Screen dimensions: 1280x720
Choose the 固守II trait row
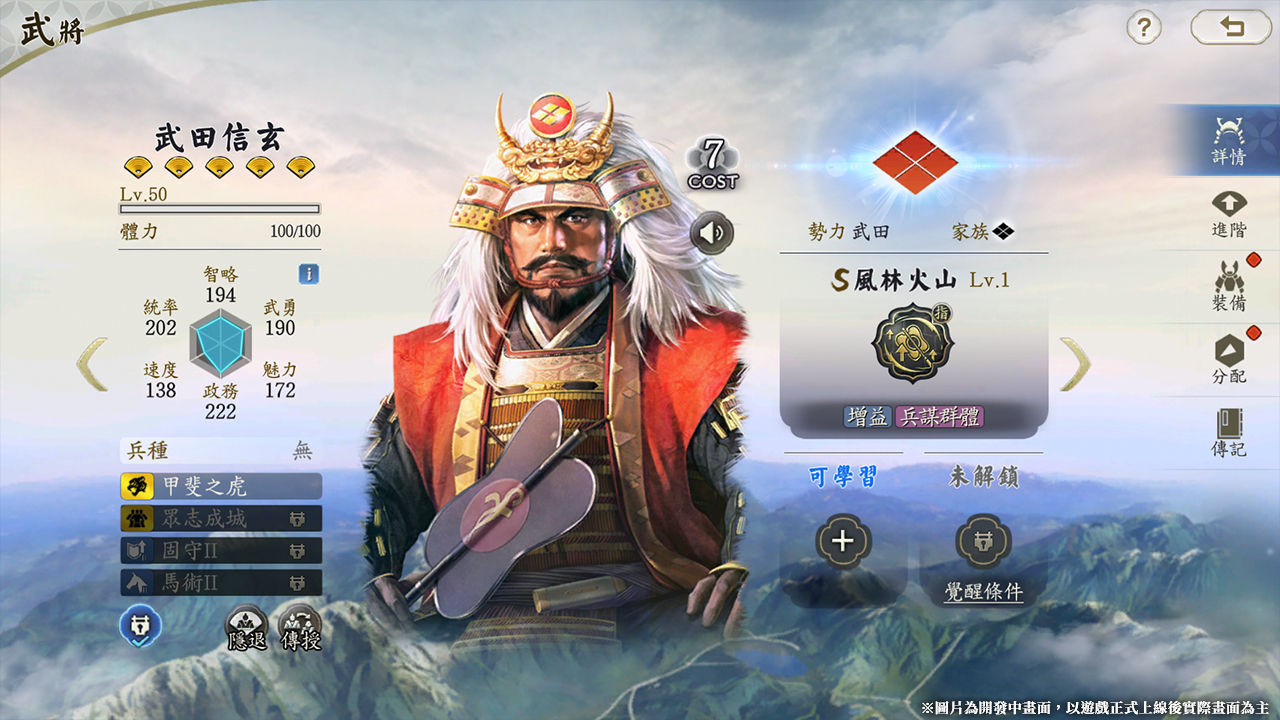221,550
